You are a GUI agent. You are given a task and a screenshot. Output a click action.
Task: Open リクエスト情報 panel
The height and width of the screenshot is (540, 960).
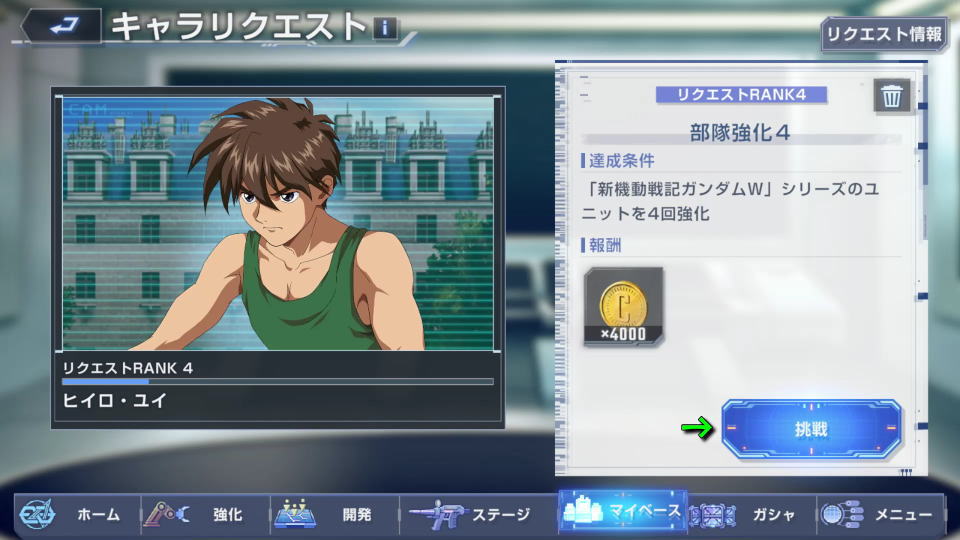point(883,34)
